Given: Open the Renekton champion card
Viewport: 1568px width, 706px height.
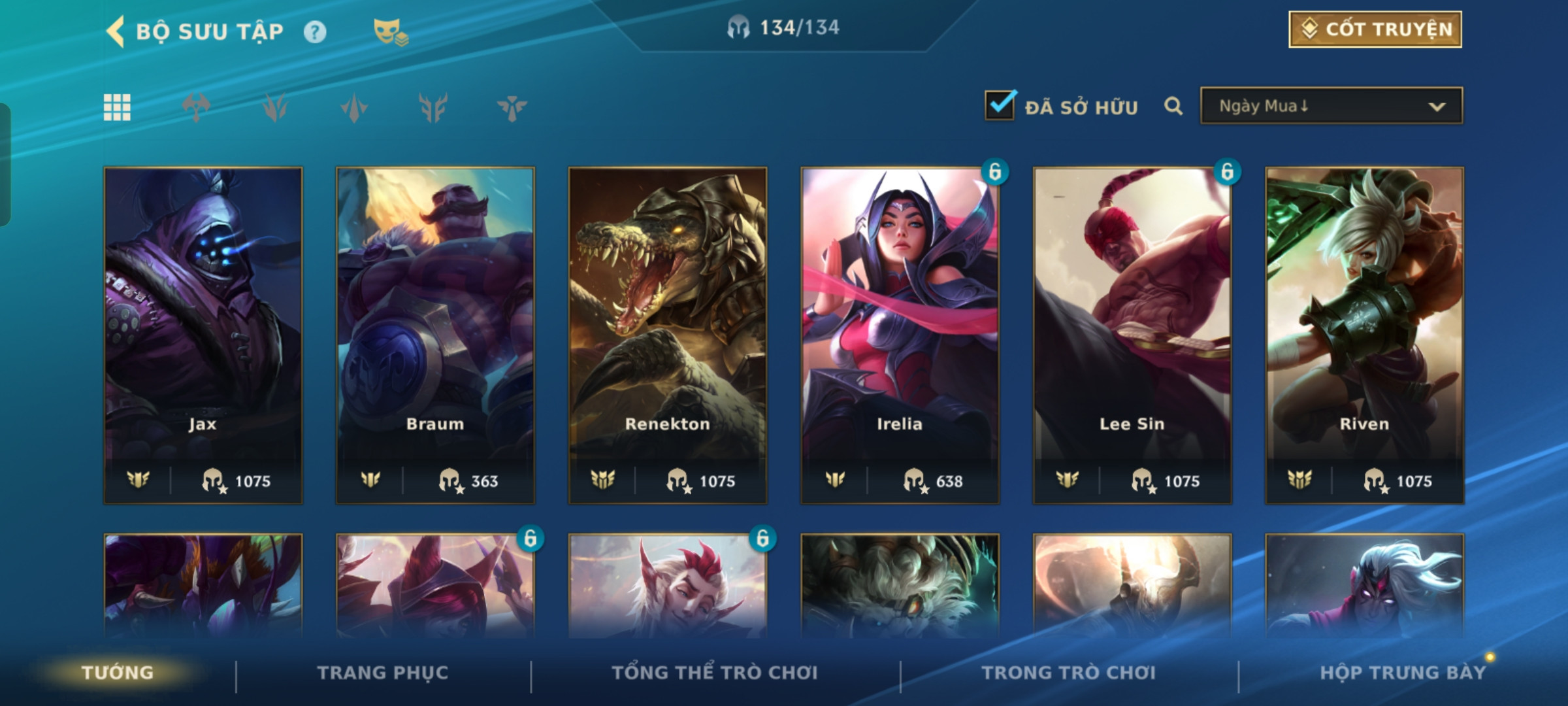Looking at the screenshot, I should [x=668, y=335].
